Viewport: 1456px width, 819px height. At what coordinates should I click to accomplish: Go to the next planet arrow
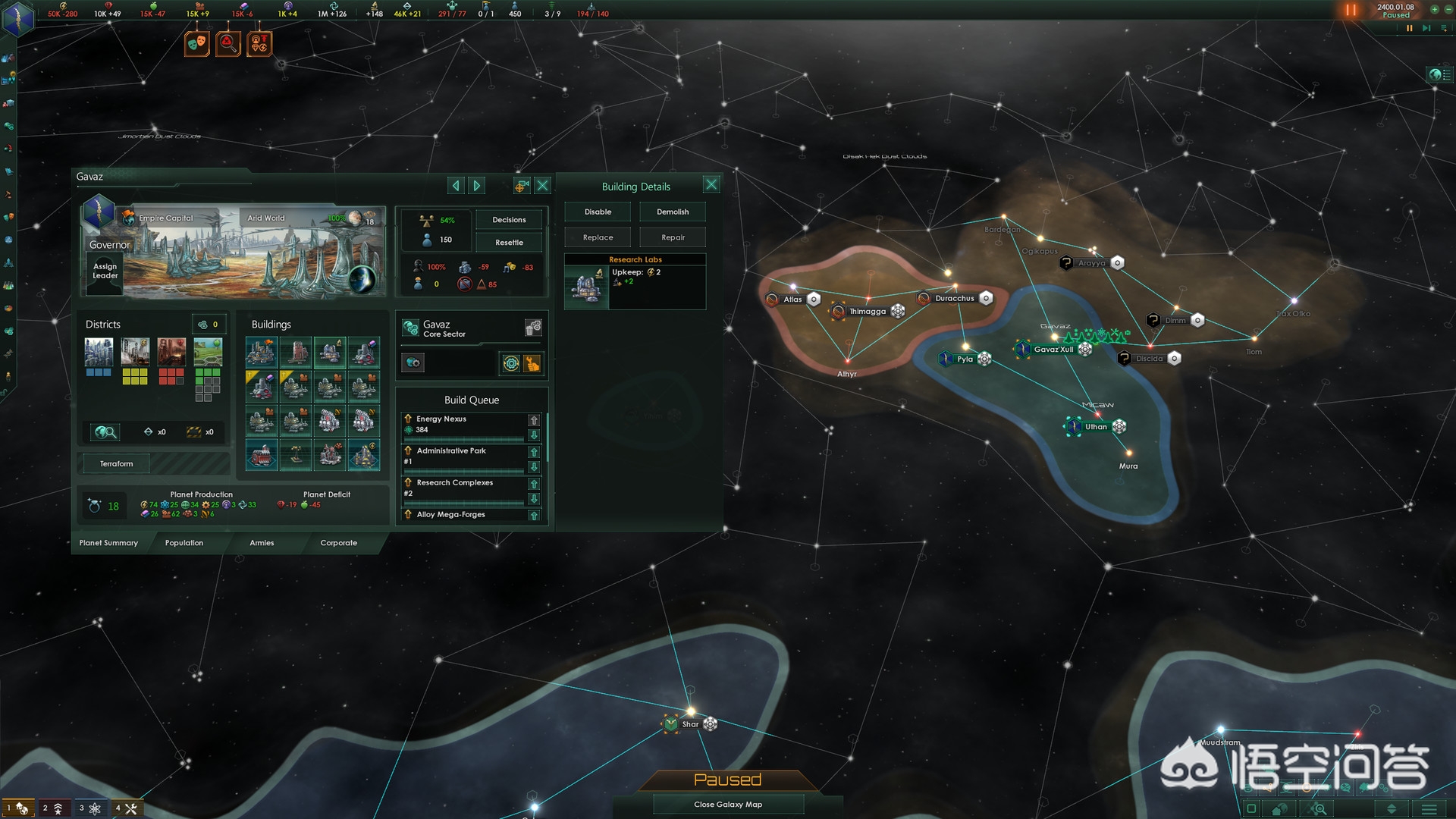click(477, 185)
